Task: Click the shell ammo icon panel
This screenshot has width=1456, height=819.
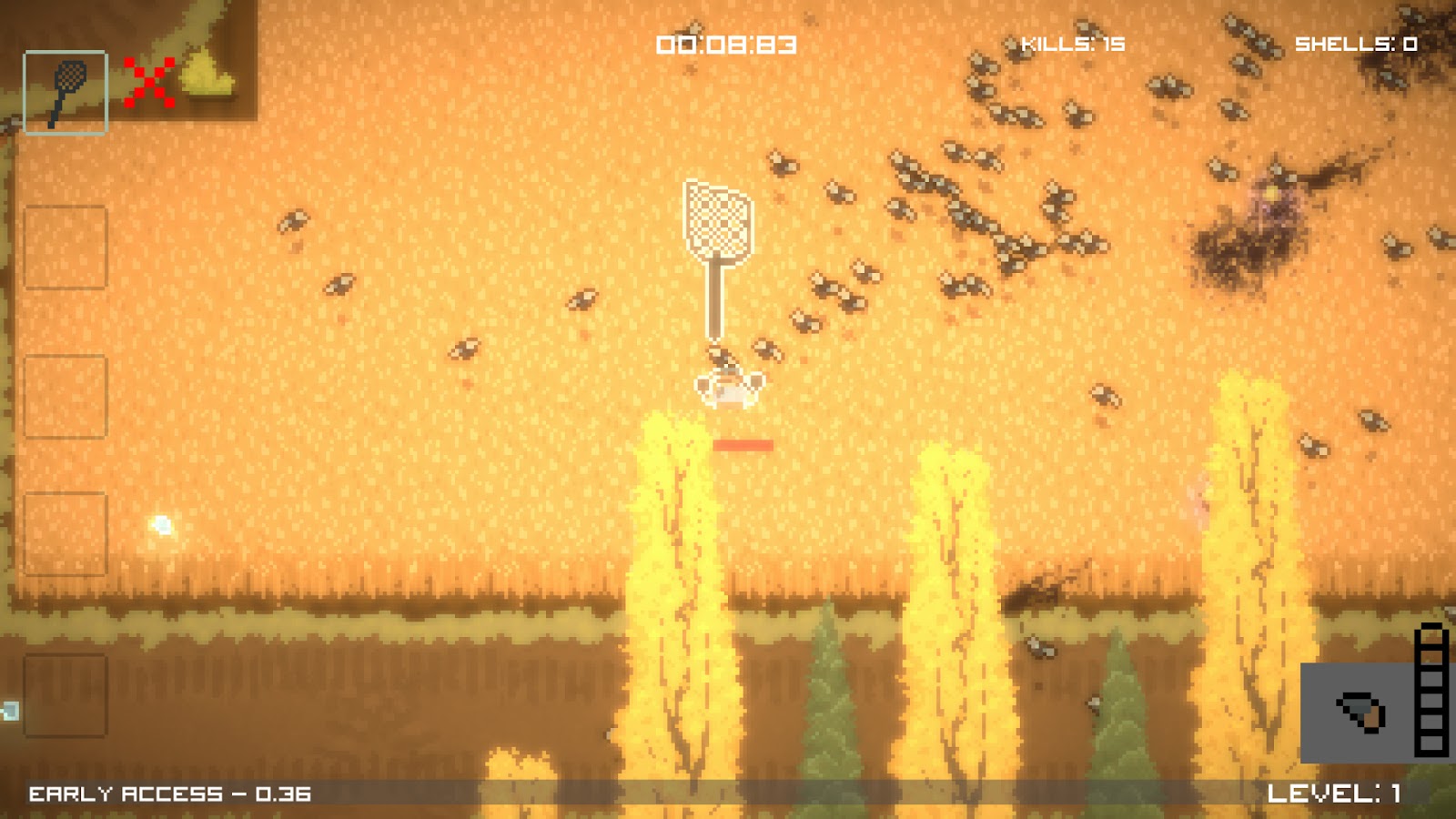Action: pyautogui.click(x=1360, y=713)
